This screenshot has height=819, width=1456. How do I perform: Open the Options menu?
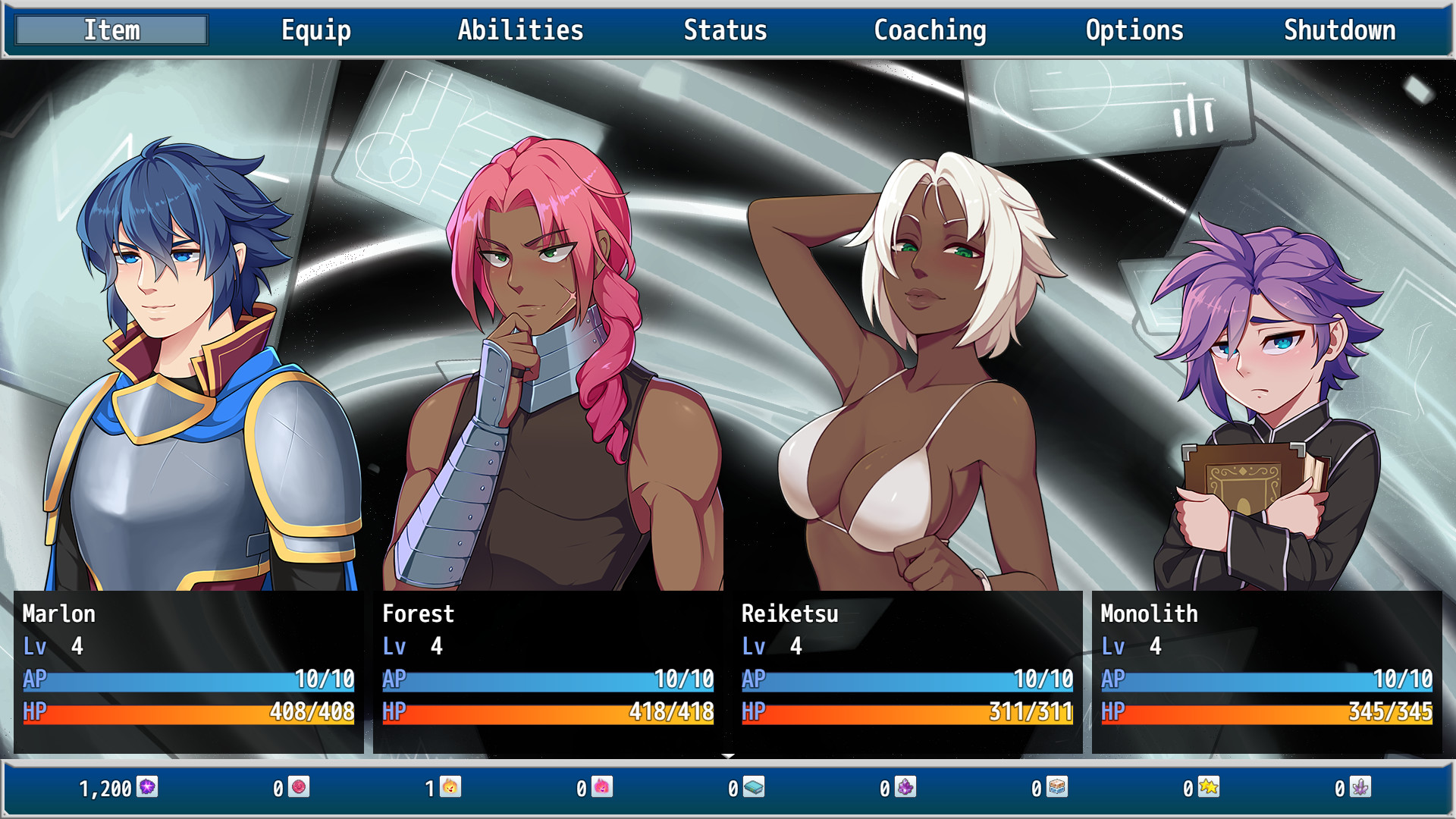pyautogui.click(x=1134, y=30)
